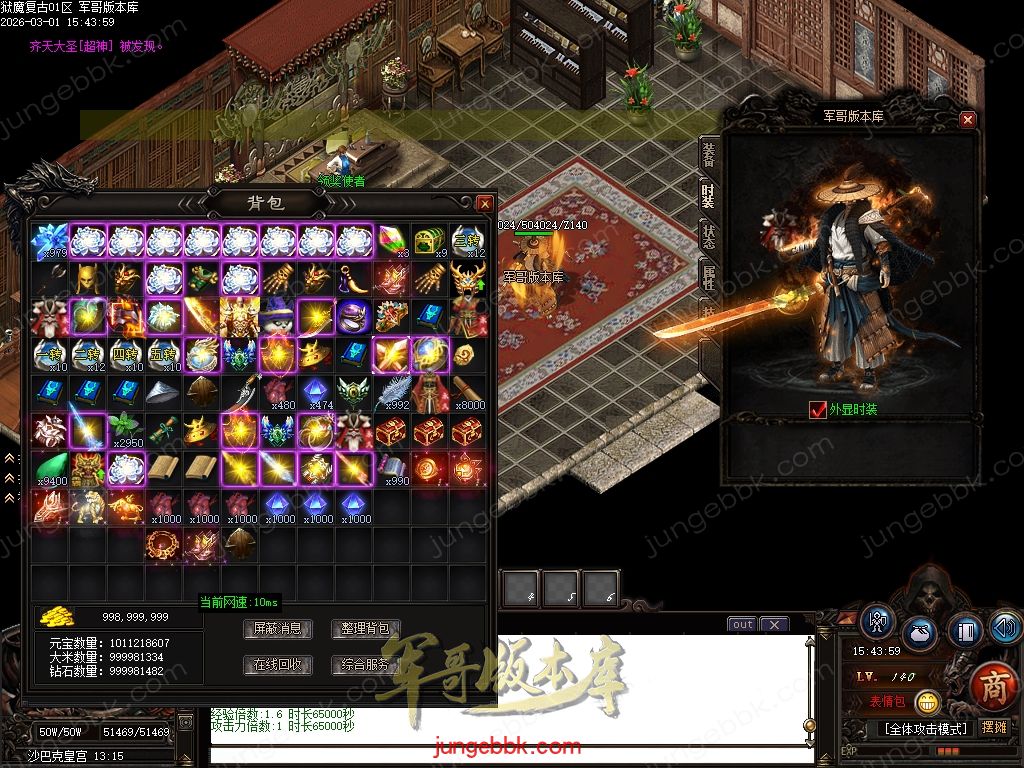Open the 综合服务 services menu
The width and height of the screenshot is (1024, 768).
(x=365, y=665)
